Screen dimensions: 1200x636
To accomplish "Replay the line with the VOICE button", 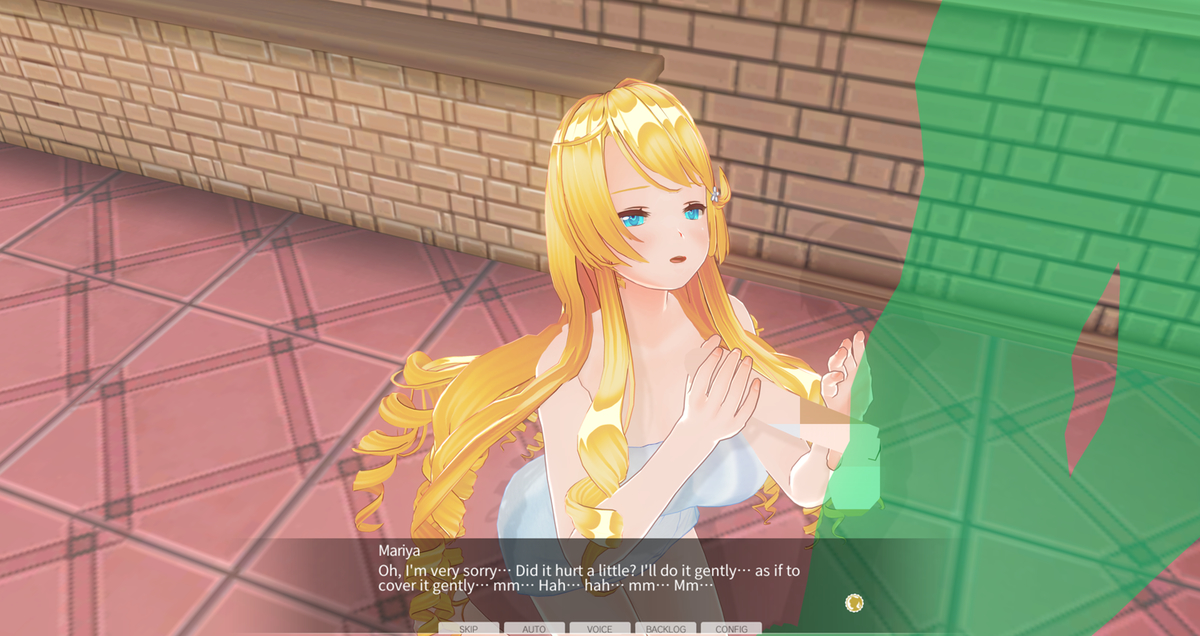I will coord(600,629).
